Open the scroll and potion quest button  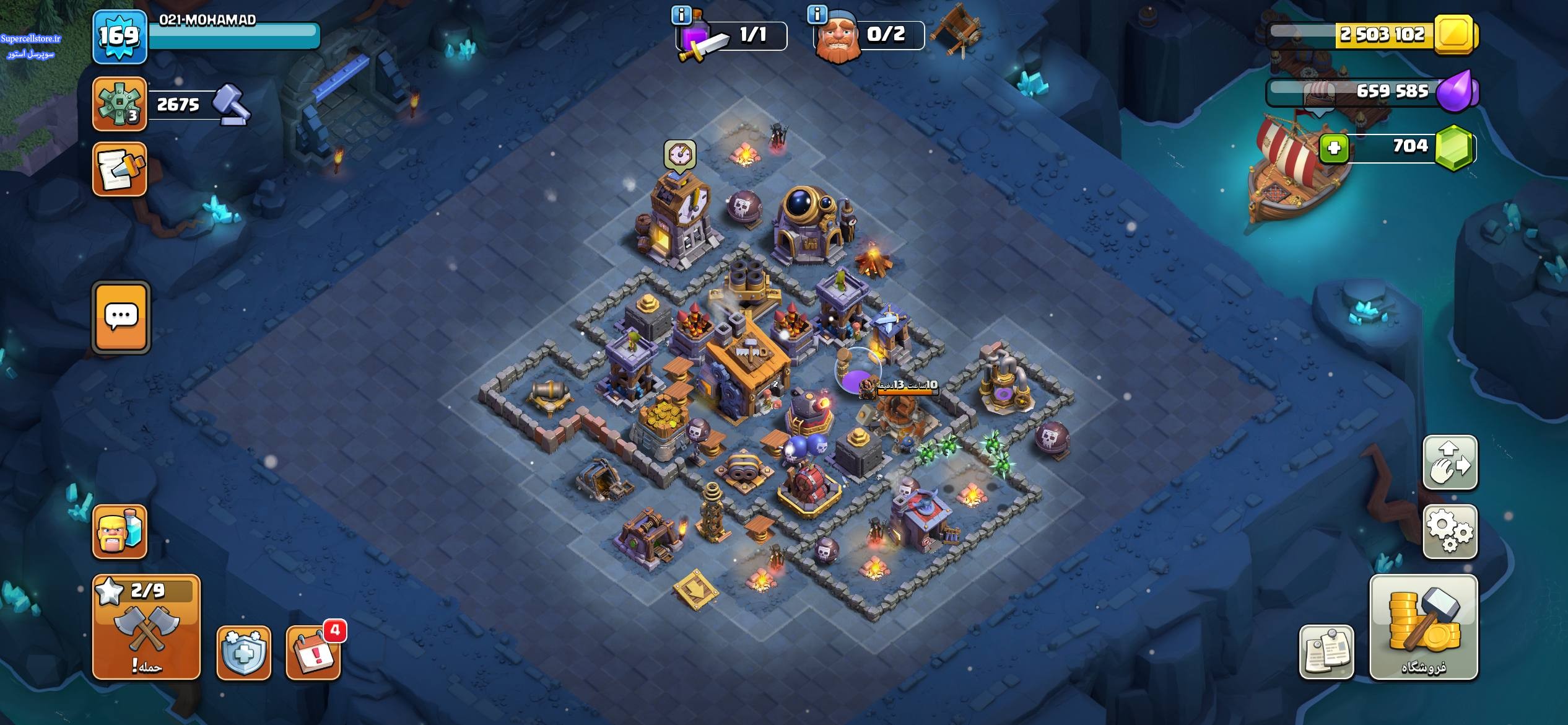pos(120,169)
